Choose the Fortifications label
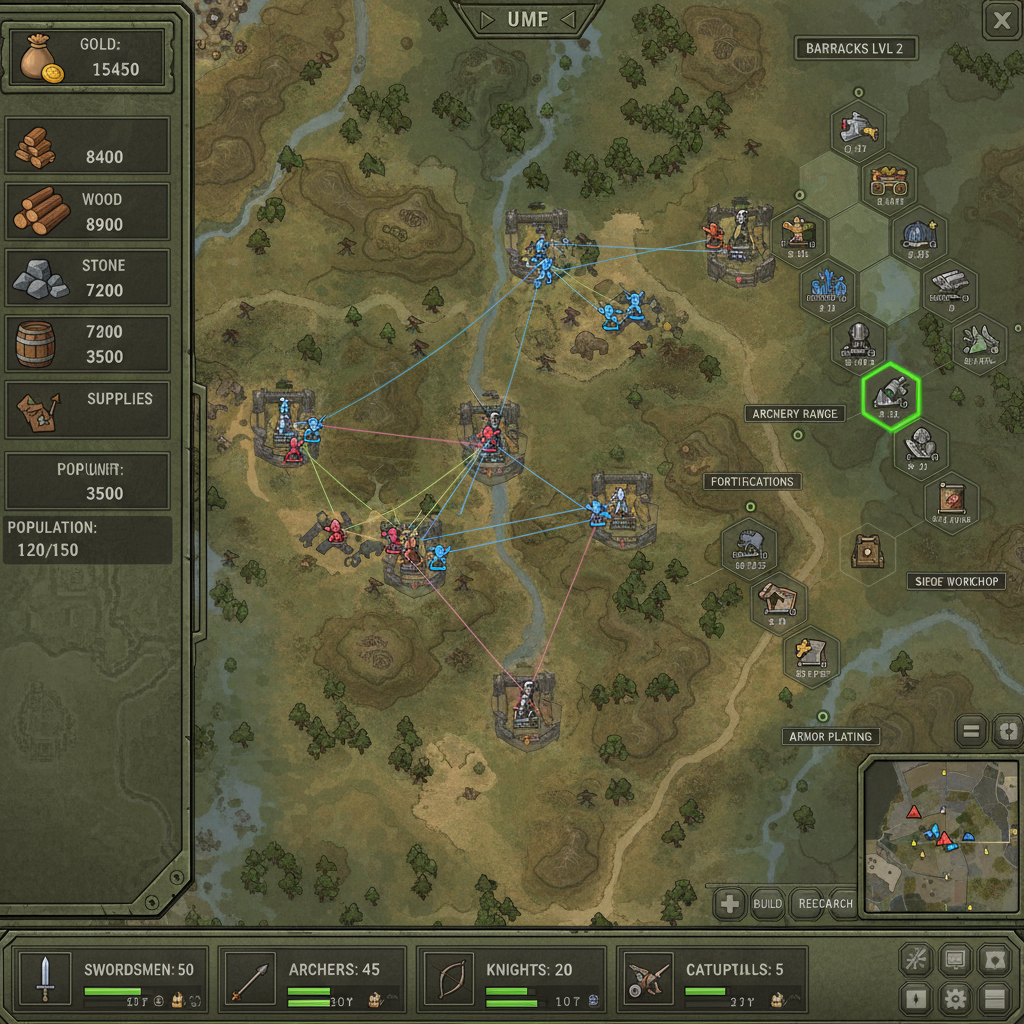This screenshot has height=1024, width=1024. 752,482
